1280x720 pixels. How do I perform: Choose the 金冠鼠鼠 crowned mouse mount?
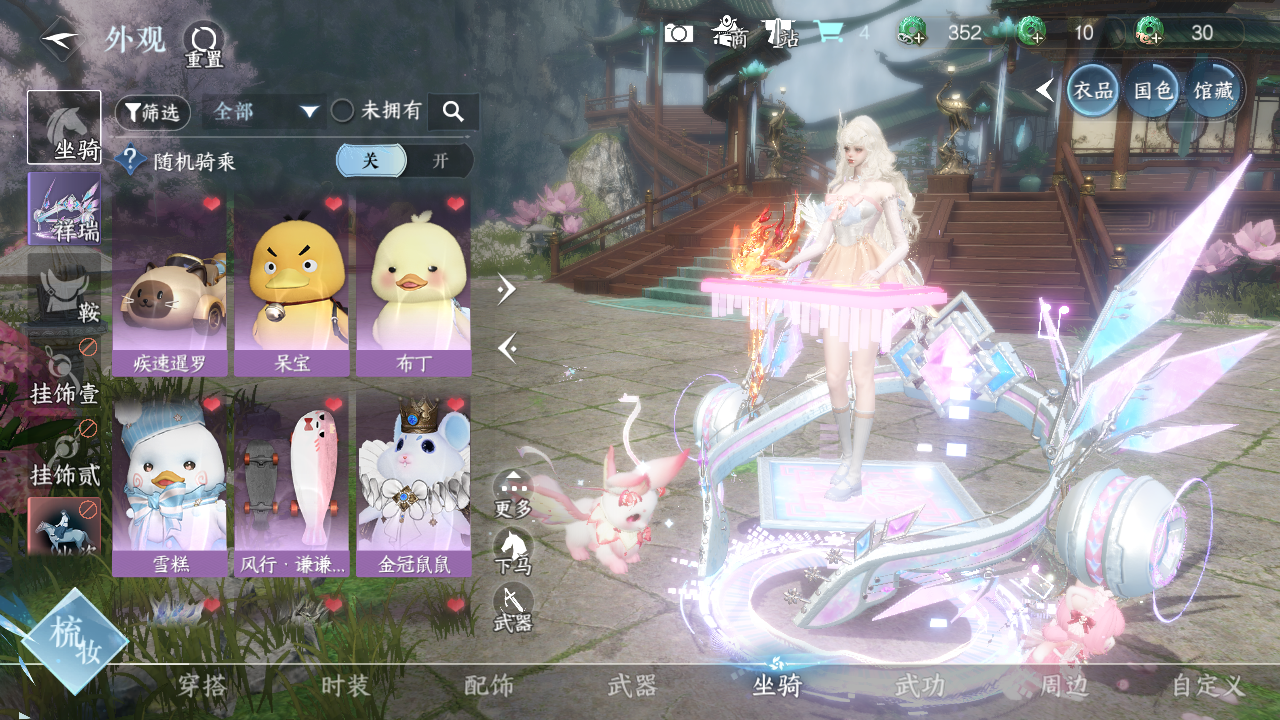tap(413, 485)
